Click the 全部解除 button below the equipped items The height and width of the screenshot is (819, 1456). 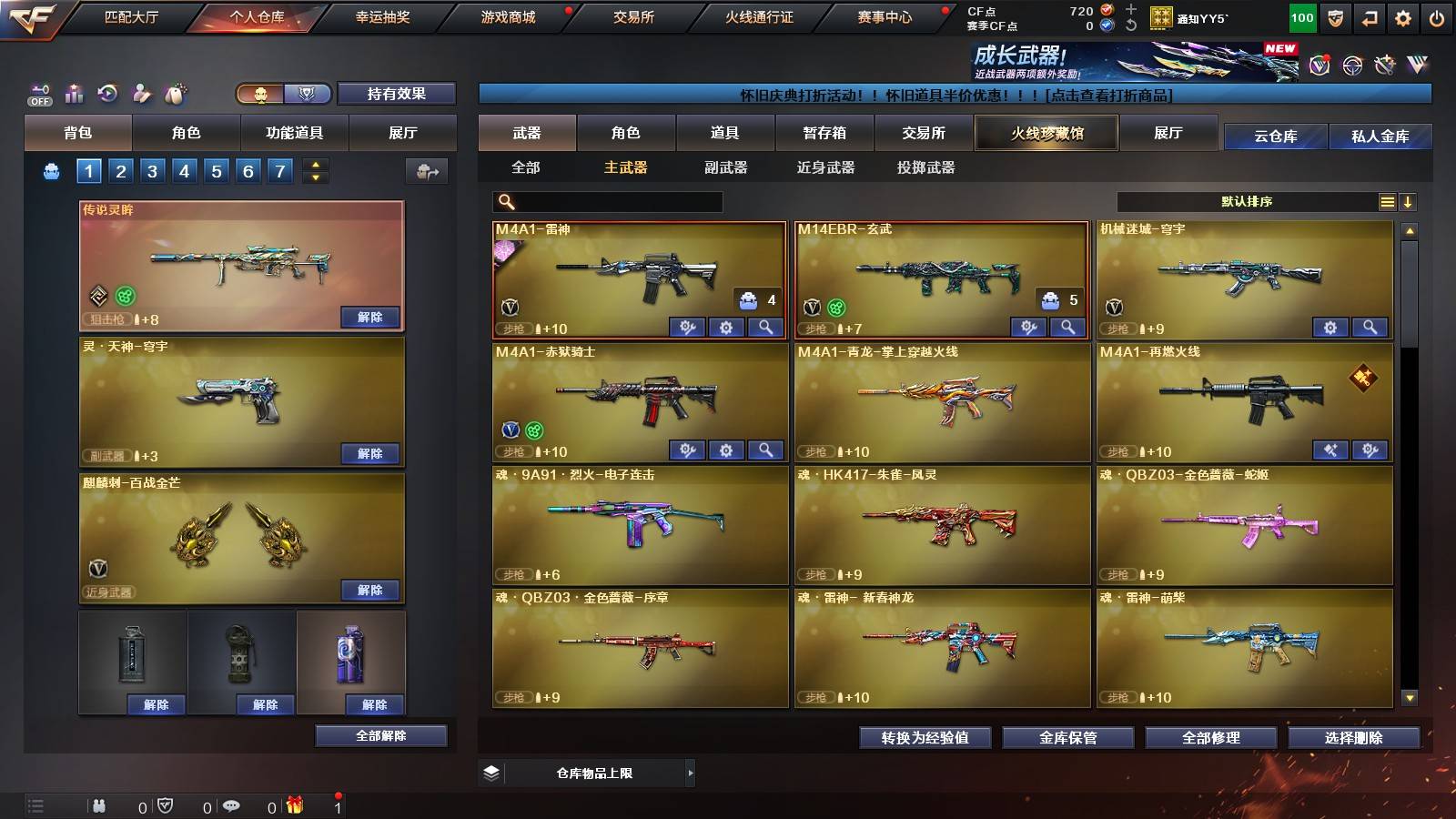click(x=380, y=735)
